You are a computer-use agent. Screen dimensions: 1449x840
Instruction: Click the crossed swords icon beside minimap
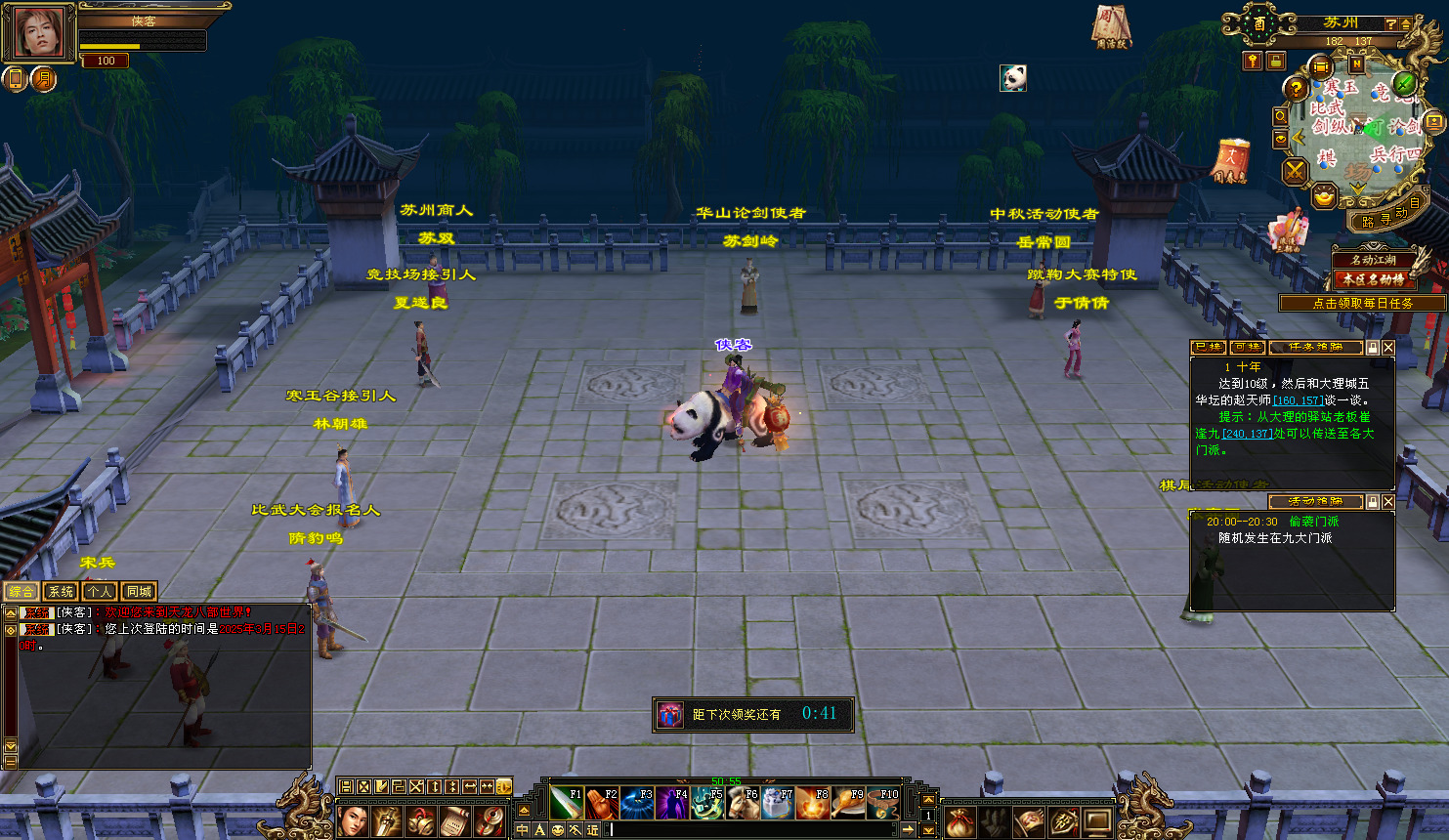[x=1295, y=172]
